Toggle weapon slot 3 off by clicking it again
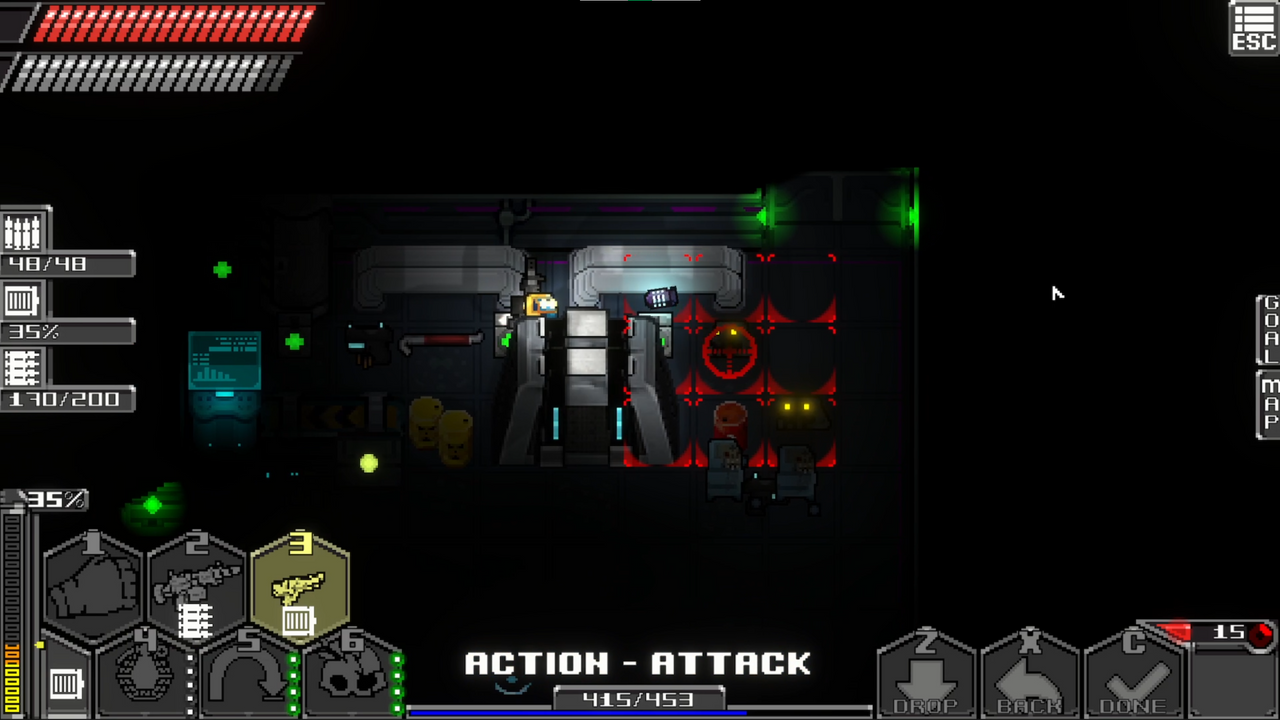The height and width of the screenshot is (720, 1280). (300, 585)
